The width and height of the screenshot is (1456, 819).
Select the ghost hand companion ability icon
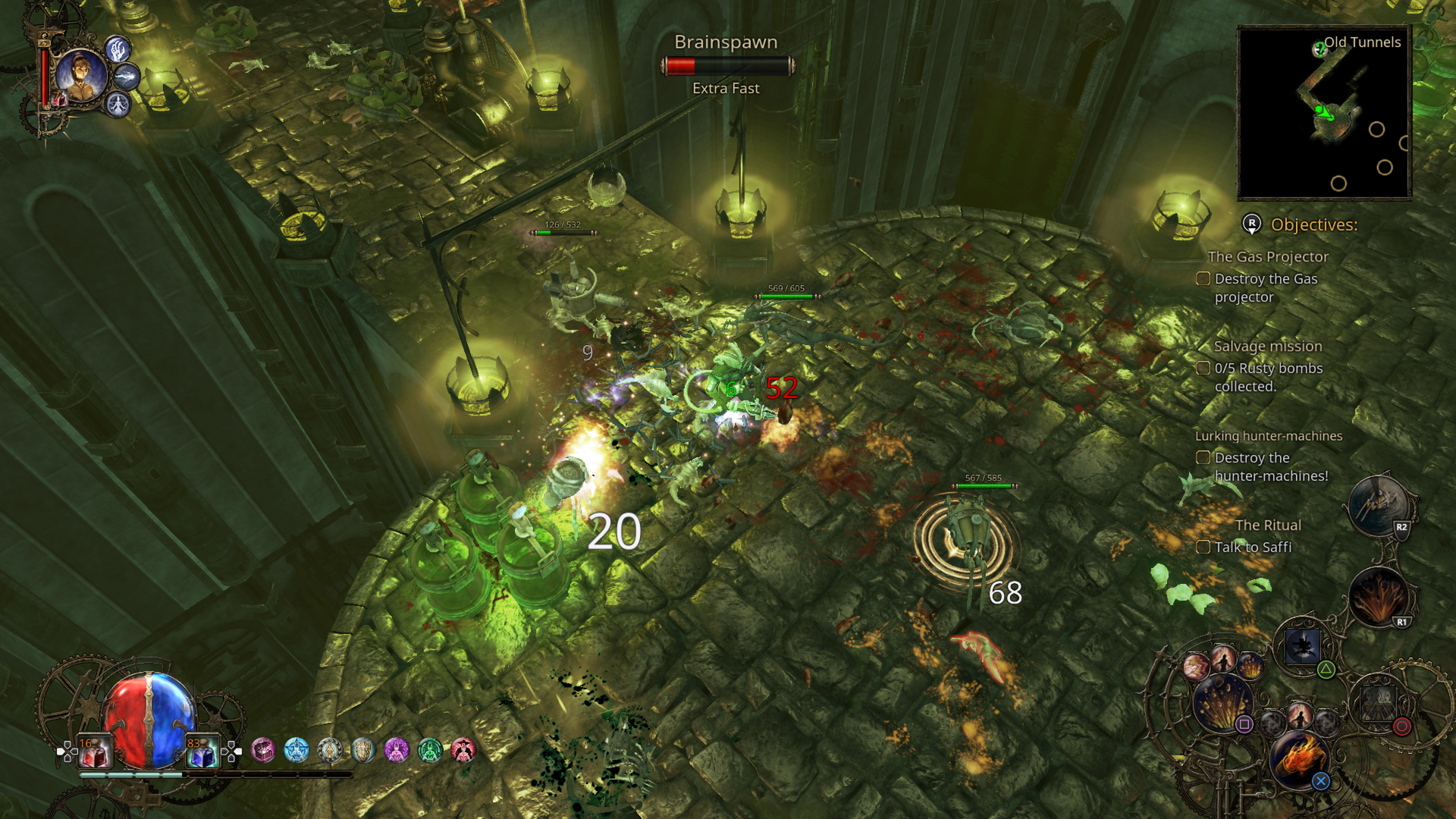(118, 50)
